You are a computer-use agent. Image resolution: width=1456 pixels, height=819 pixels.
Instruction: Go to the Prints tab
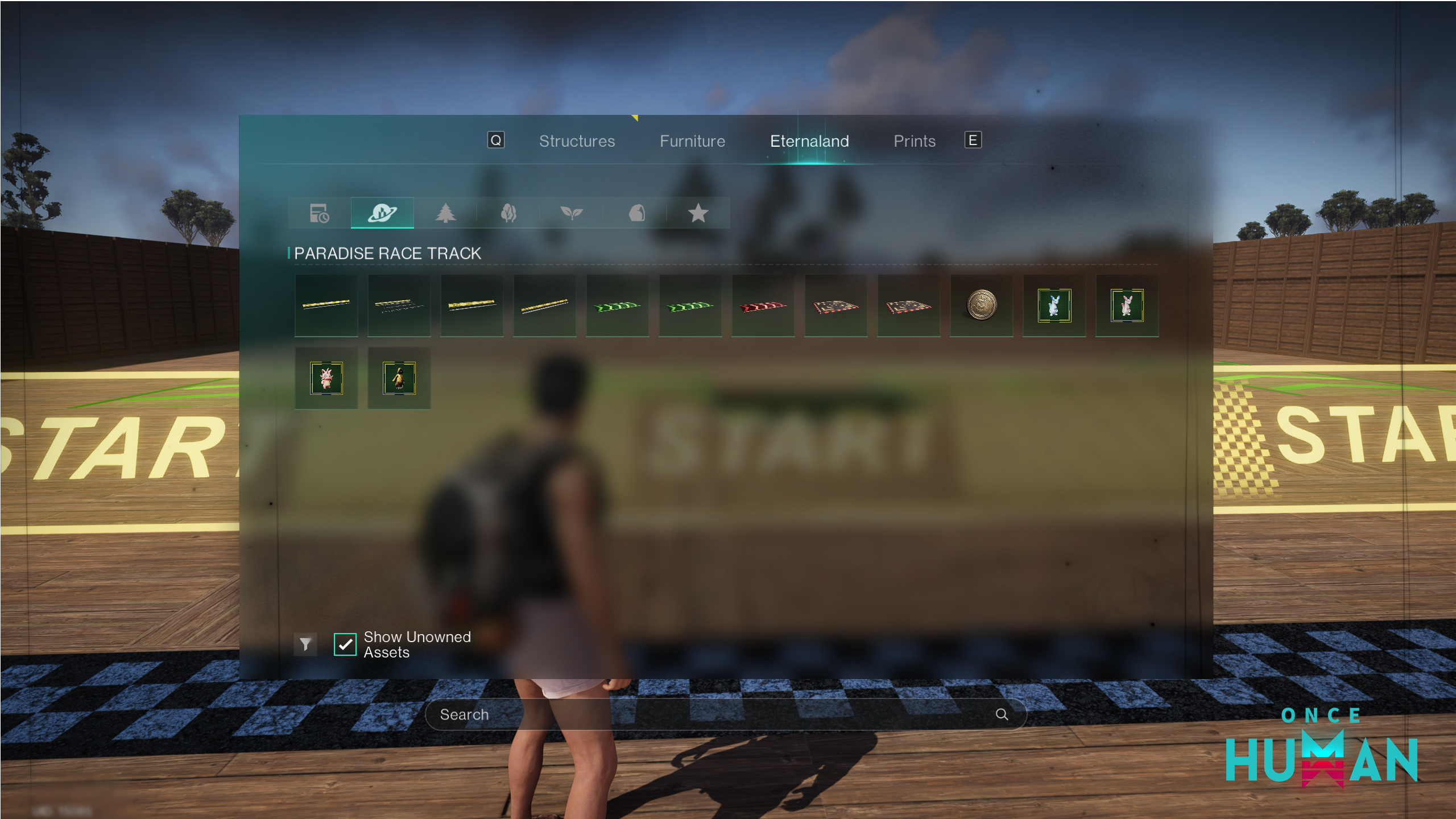[x=914, y=141]
